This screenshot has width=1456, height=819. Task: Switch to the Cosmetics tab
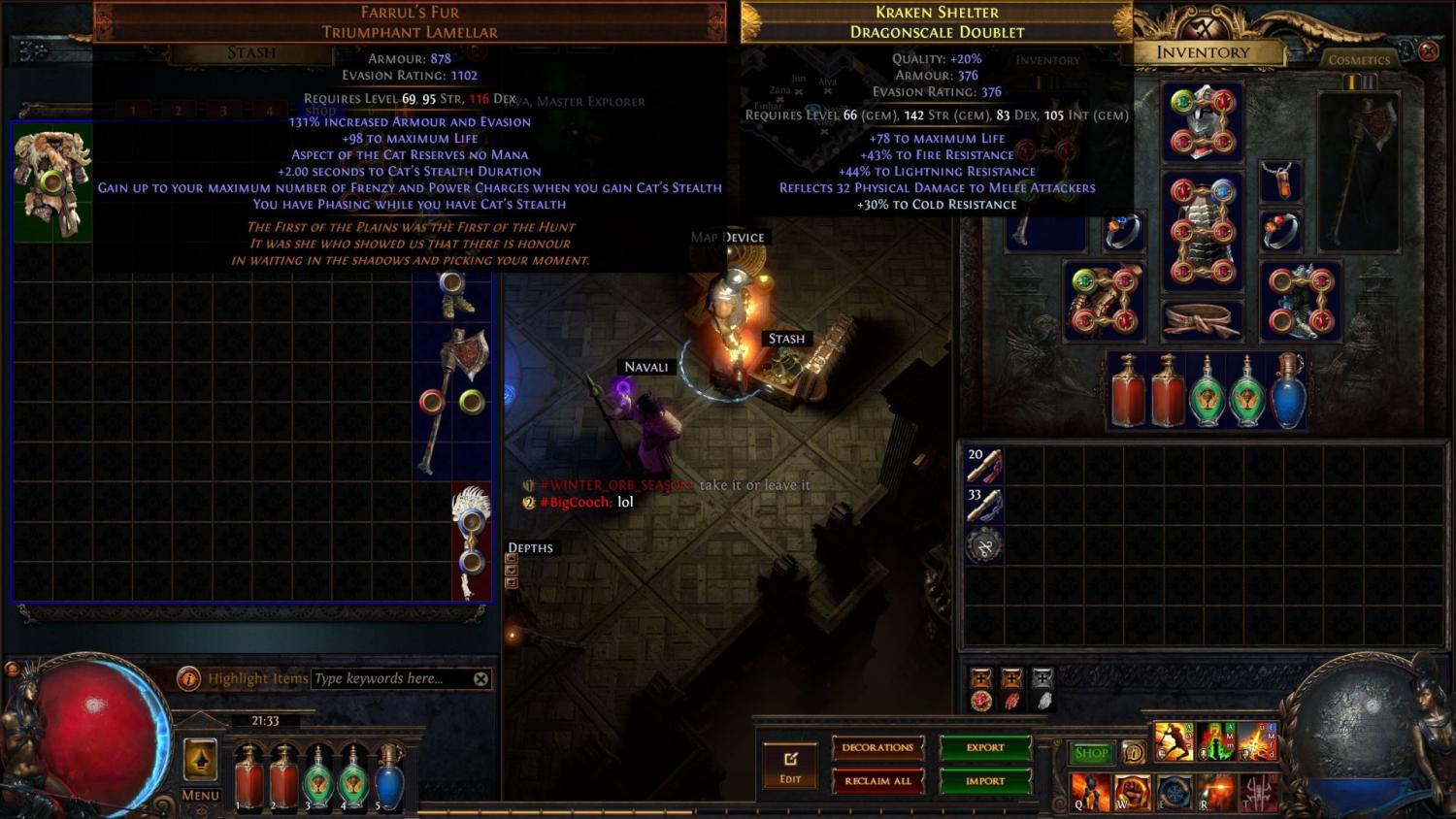pyautogui.click(x=1359, y=59)
